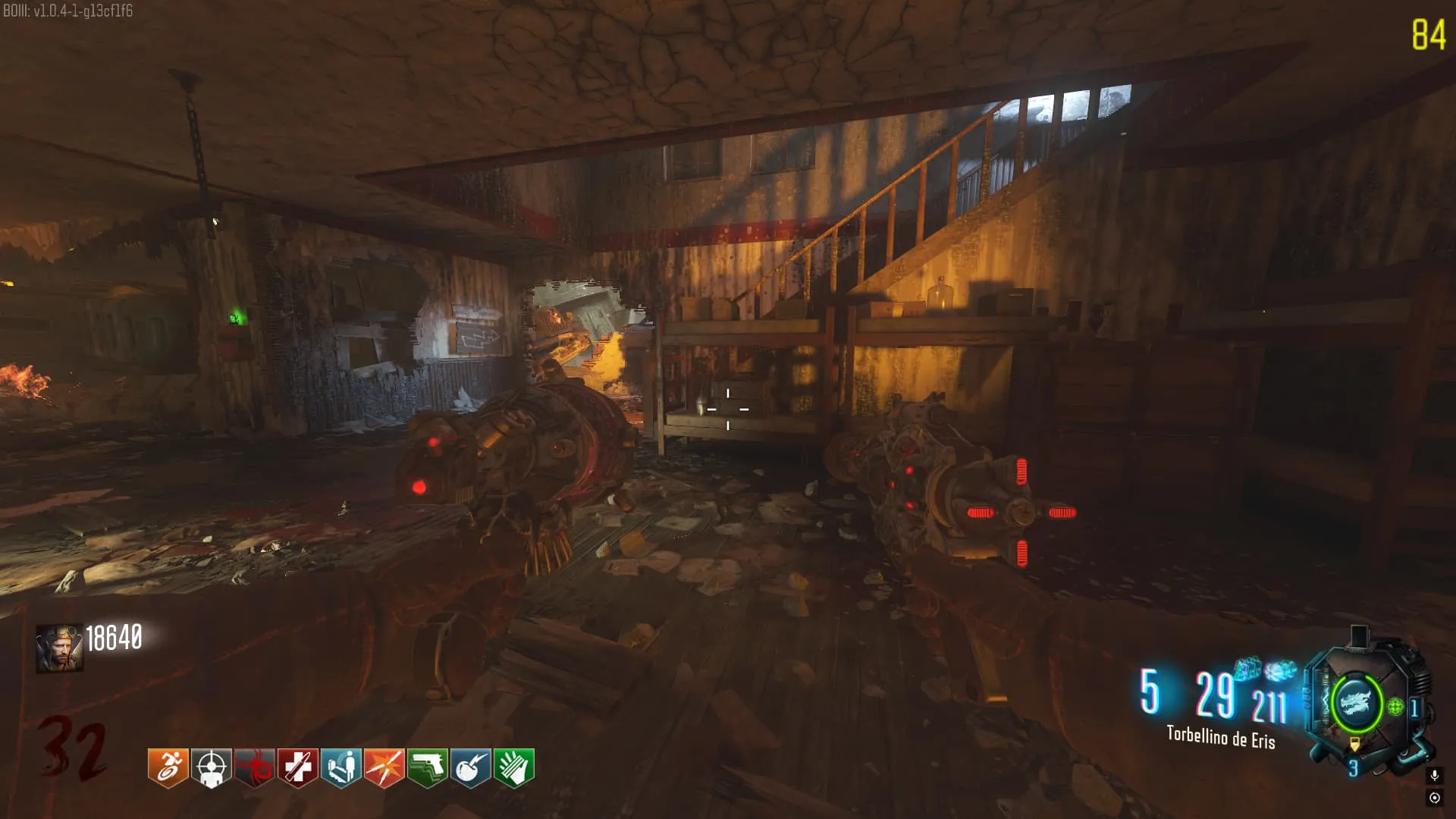The height and width of the screenshot is (819, 1456).
Task: Click the green hand perk icon
Action: 513,767
